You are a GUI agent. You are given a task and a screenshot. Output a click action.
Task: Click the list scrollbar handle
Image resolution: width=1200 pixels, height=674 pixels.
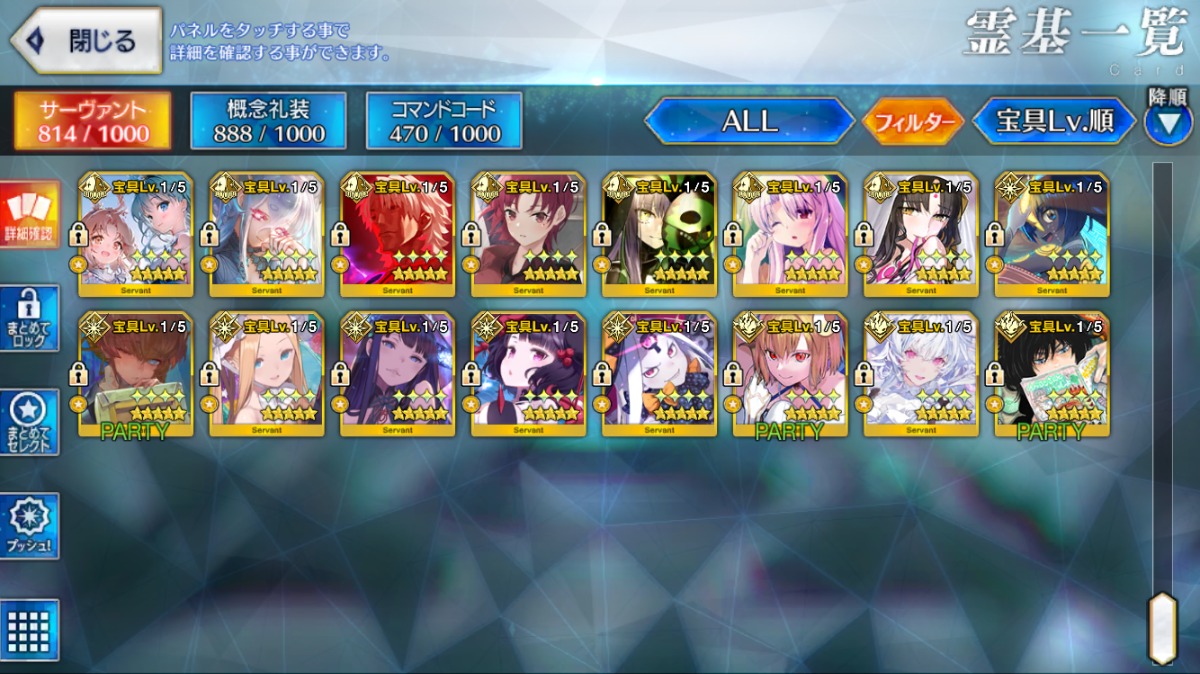1162,627
